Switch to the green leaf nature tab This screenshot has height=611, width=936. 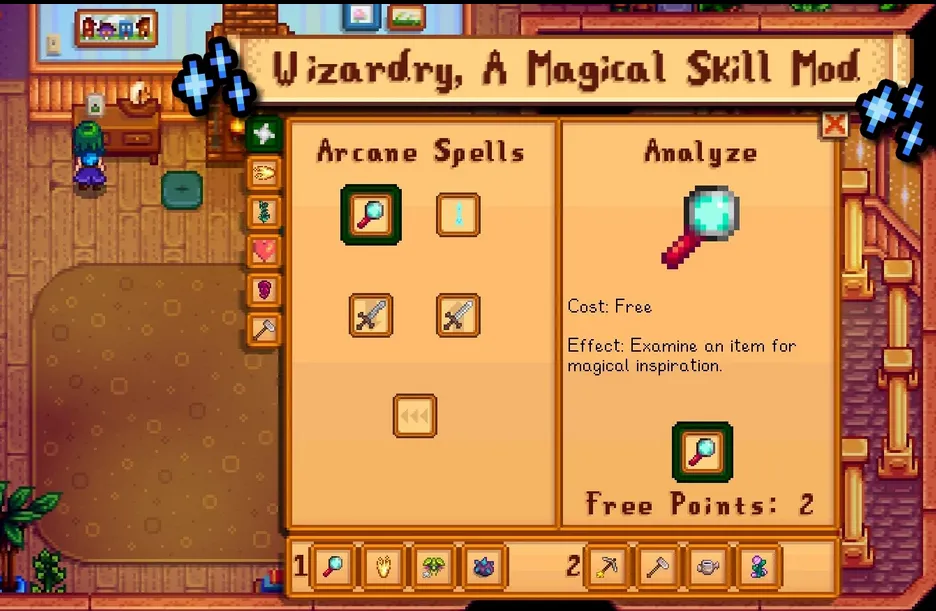[264, 212]
